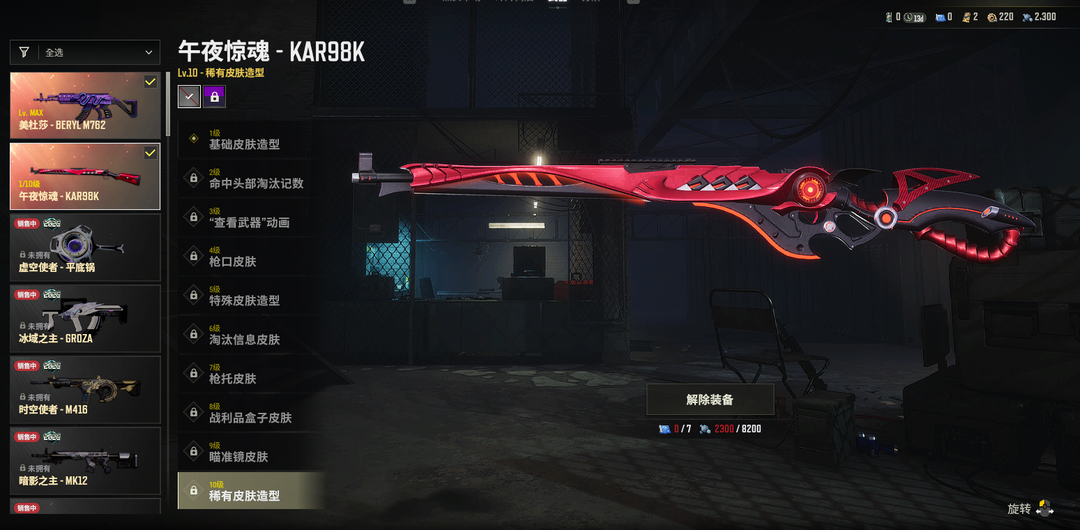Choose level 6 淘汰信息皮肤
Image resolution: width=1080 pixels, height=530 pixels.
click(x=250, y=334)
